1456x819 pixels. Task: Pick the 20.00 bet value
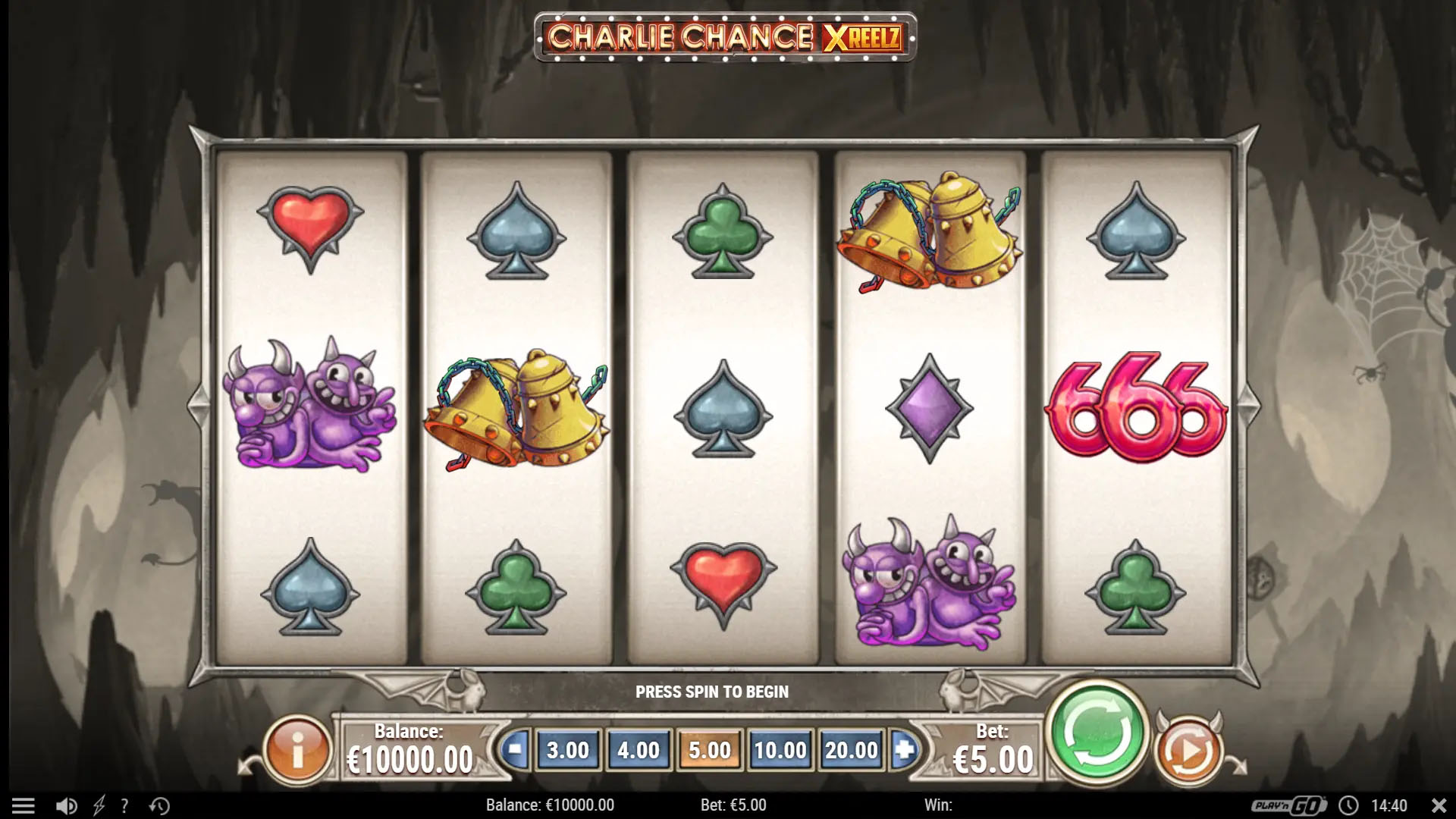(x=851, y=750)
